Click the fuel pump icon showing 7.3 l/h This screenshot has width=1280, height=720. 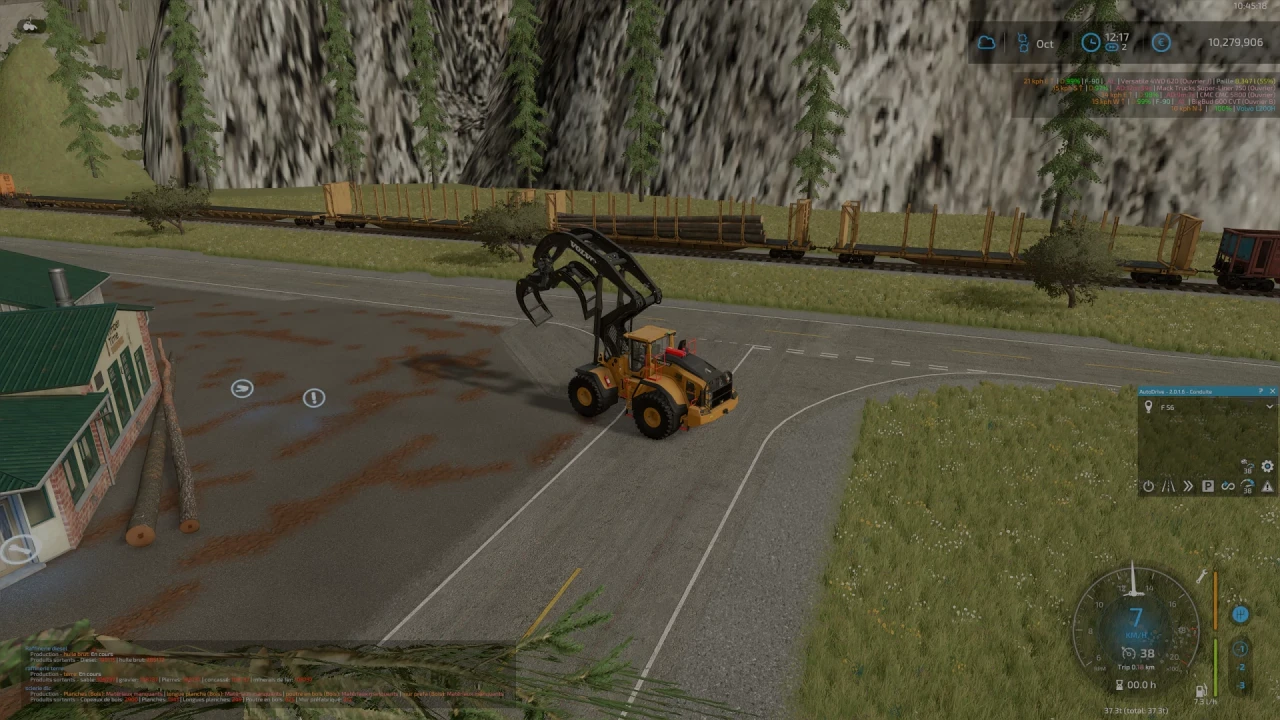click(x=1201, y=692)
